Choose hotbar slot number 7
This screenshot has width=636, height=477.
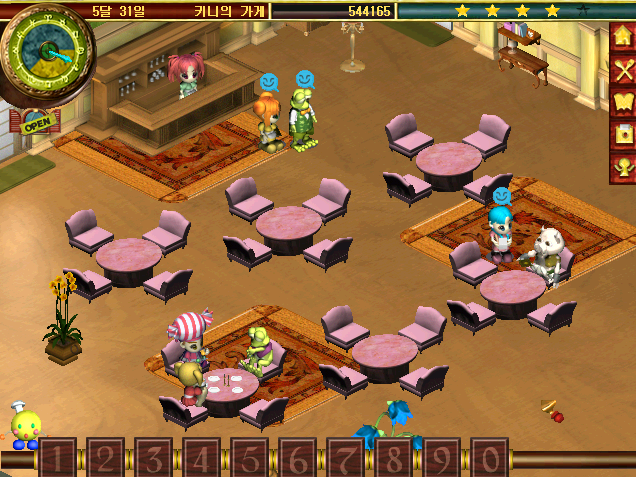point(345,458)
